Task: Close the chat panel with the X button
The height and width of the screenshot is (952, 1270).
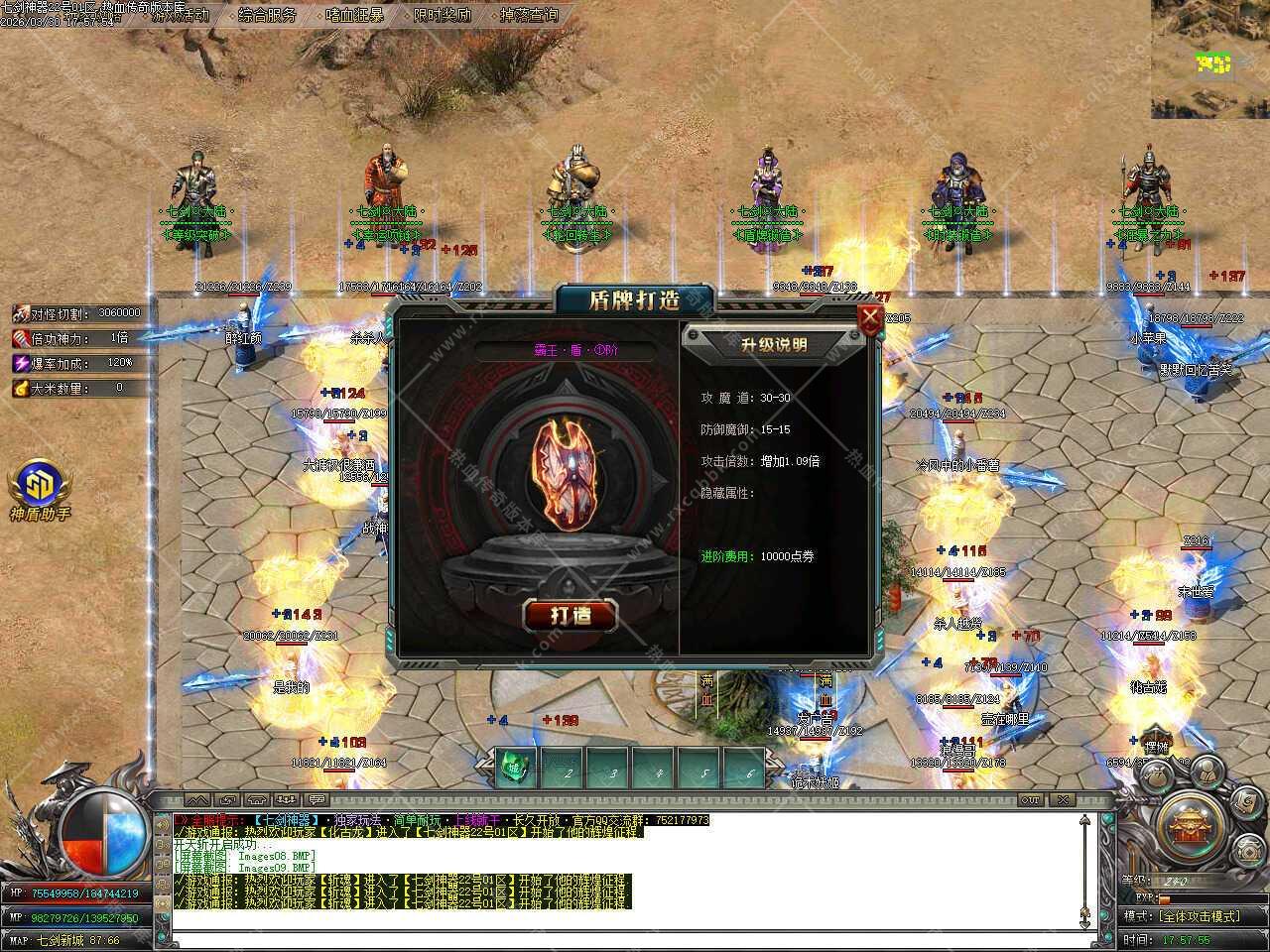Action: coord(1063,799)
